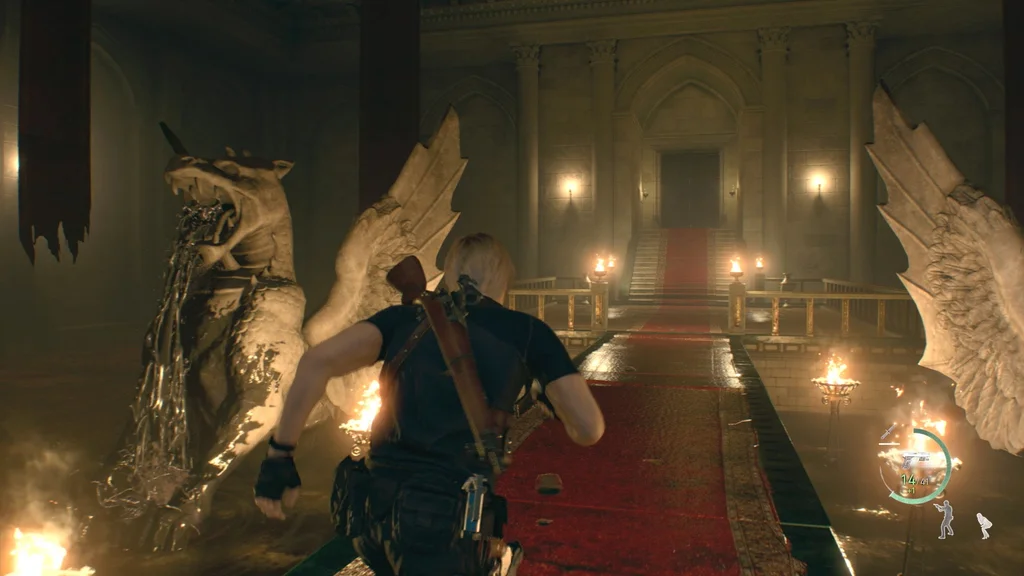Select the Leon aiming-stance figure icon

[x=945, y=520]
